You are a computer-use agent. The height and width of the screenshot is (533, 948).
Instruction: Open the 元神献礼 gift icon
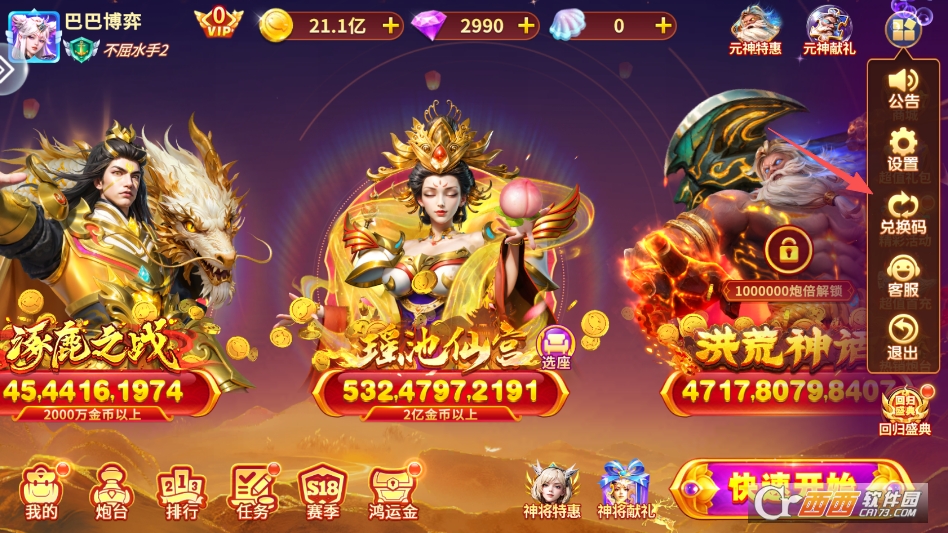tap(828, 30)
